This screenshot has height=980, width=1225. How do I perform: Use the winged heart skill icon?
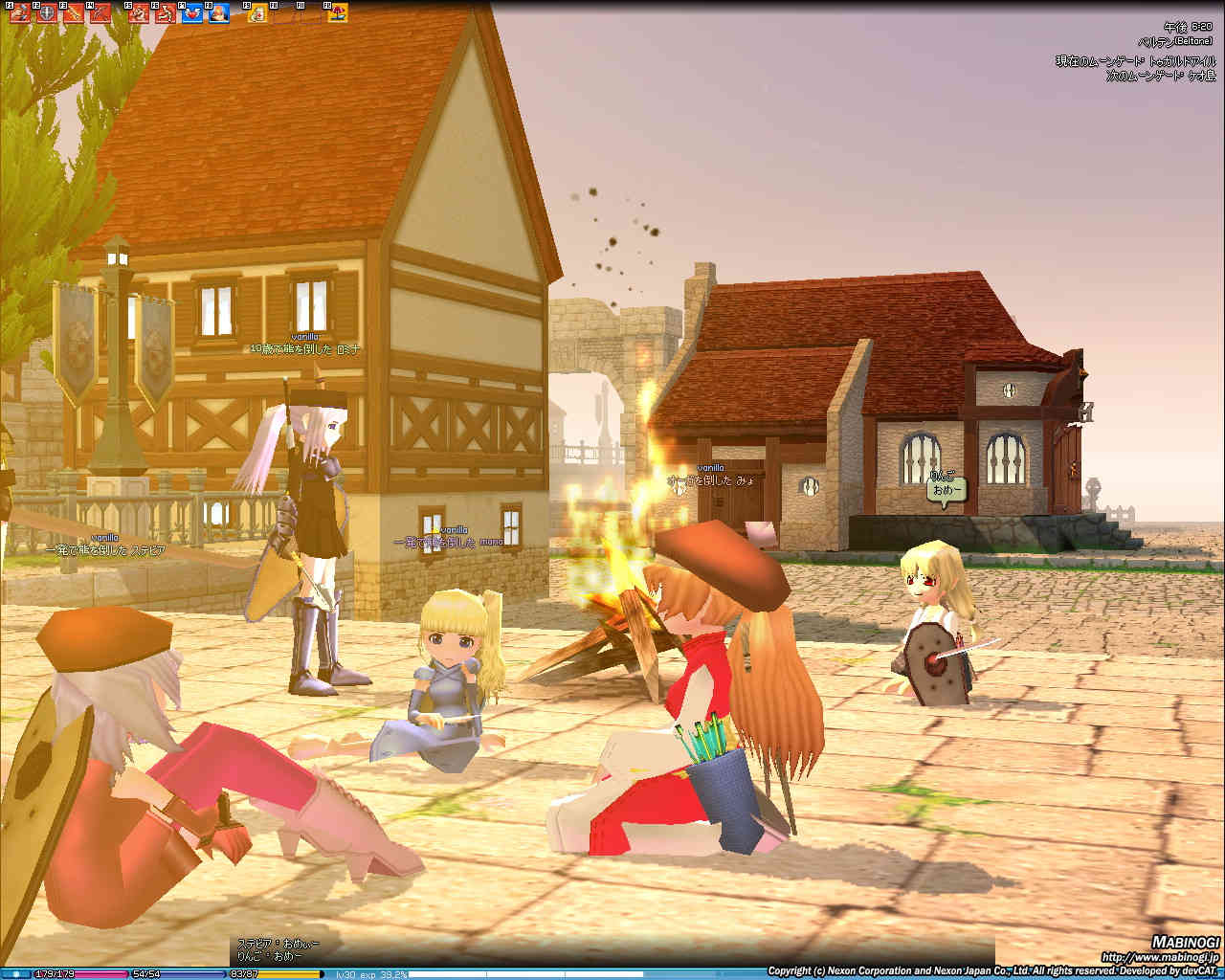[x=191, y=13]
